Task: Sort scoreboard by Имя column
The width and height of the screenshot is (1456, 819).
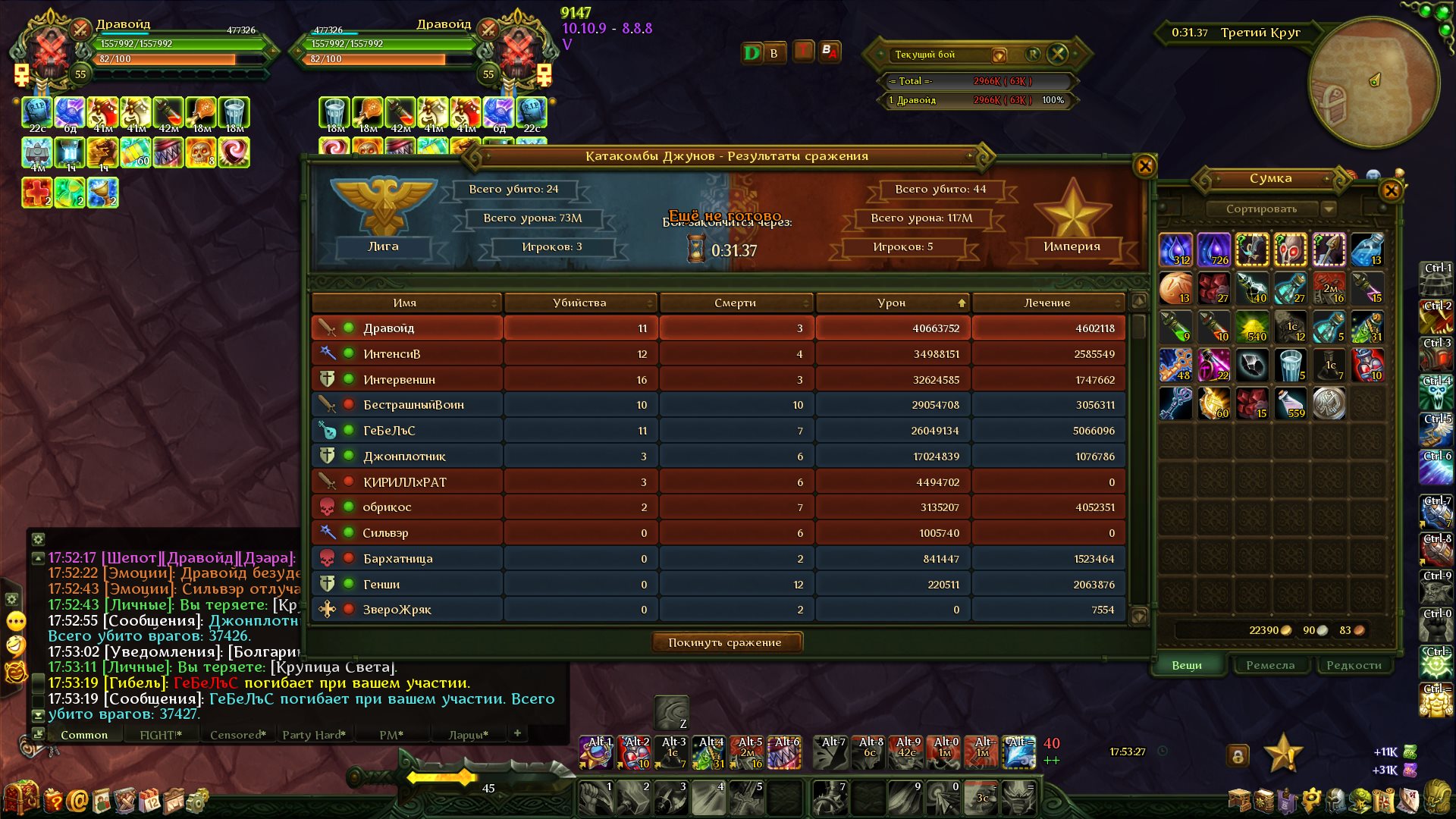Action: click(405, 303)
